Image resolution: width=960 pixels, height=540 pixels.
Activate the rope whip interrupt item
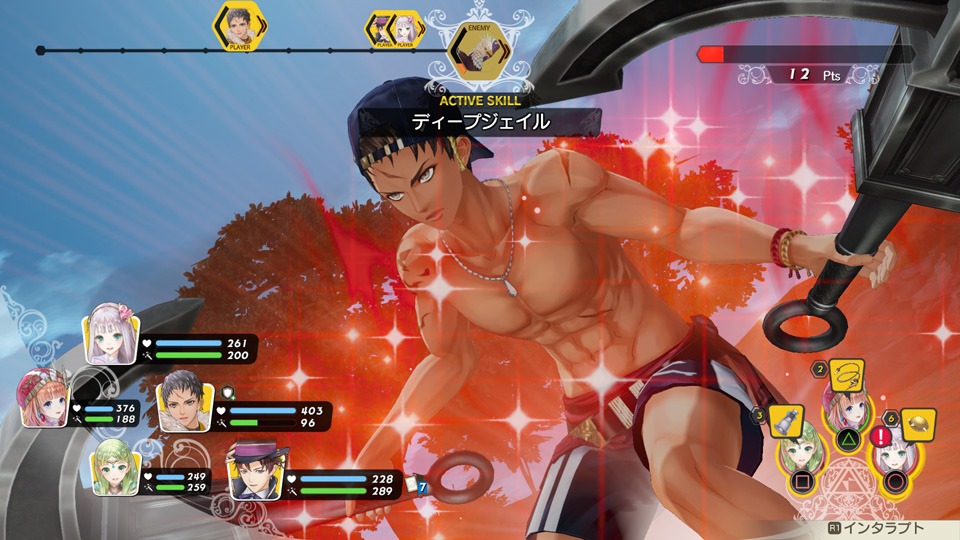click(x=848, y=376)
